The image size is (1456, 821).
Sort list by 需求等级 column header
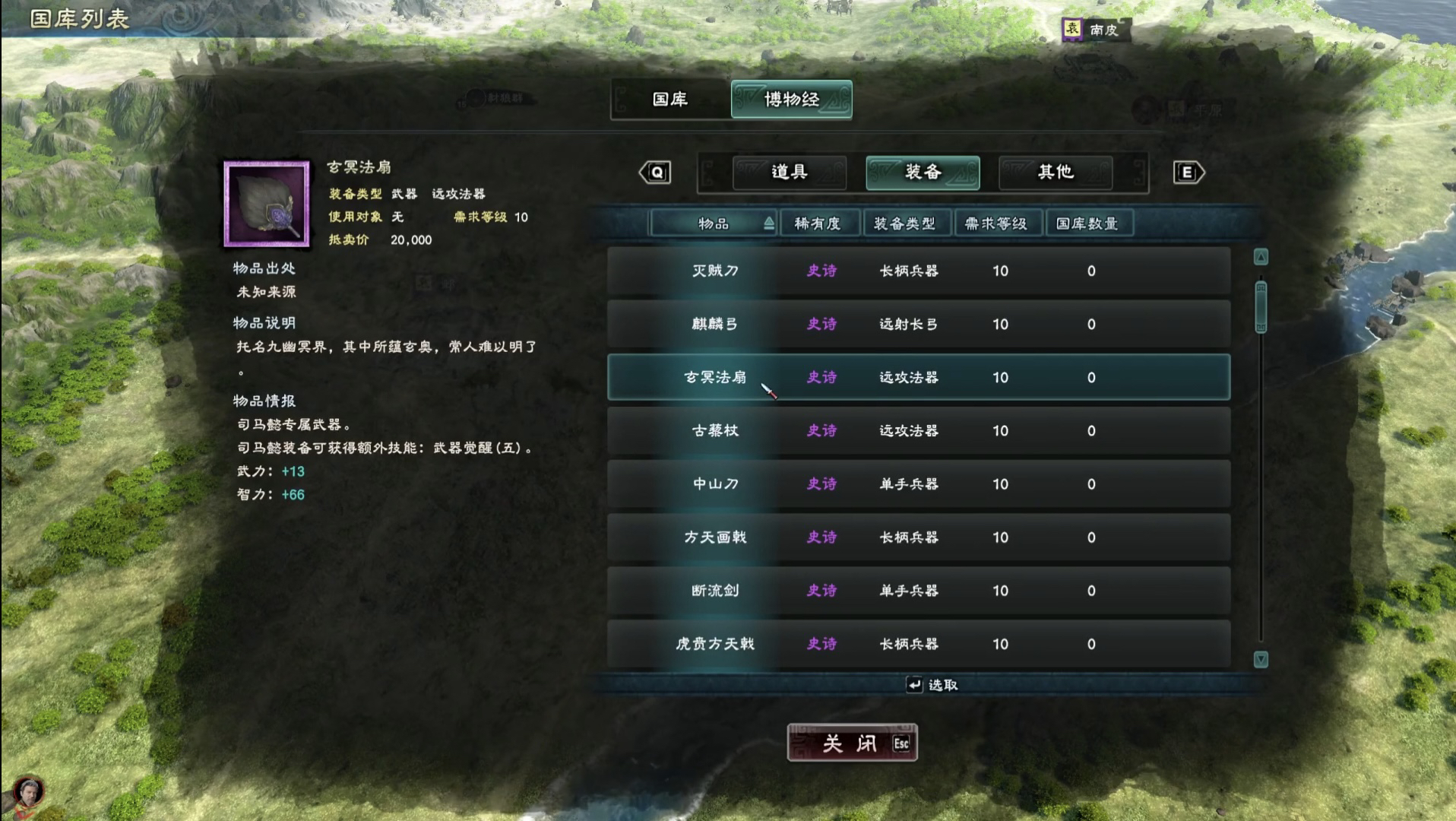tap(998, 223)
